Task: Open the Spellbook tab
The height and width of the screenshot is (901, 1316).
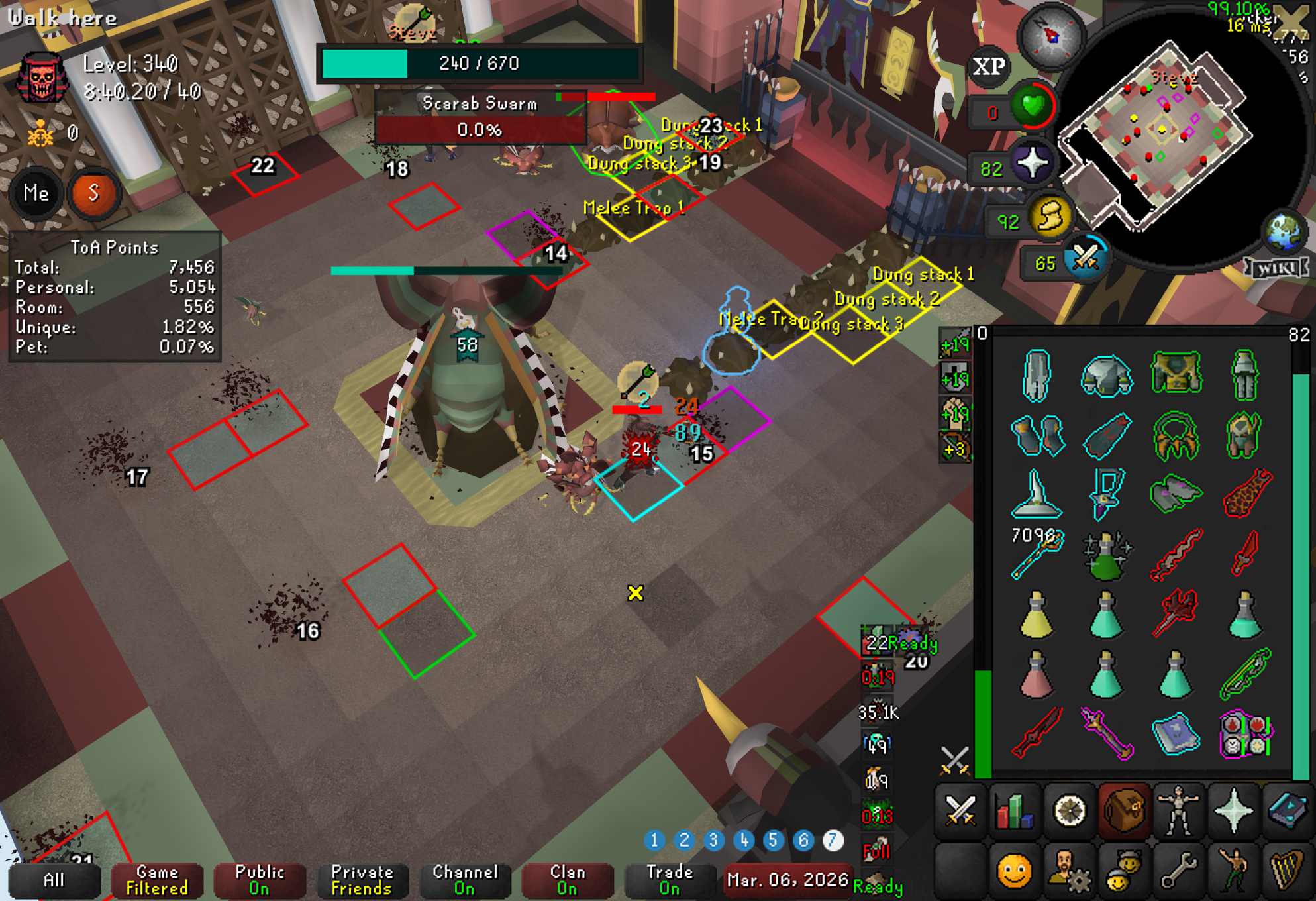Action: click(x=1287, y=810)
